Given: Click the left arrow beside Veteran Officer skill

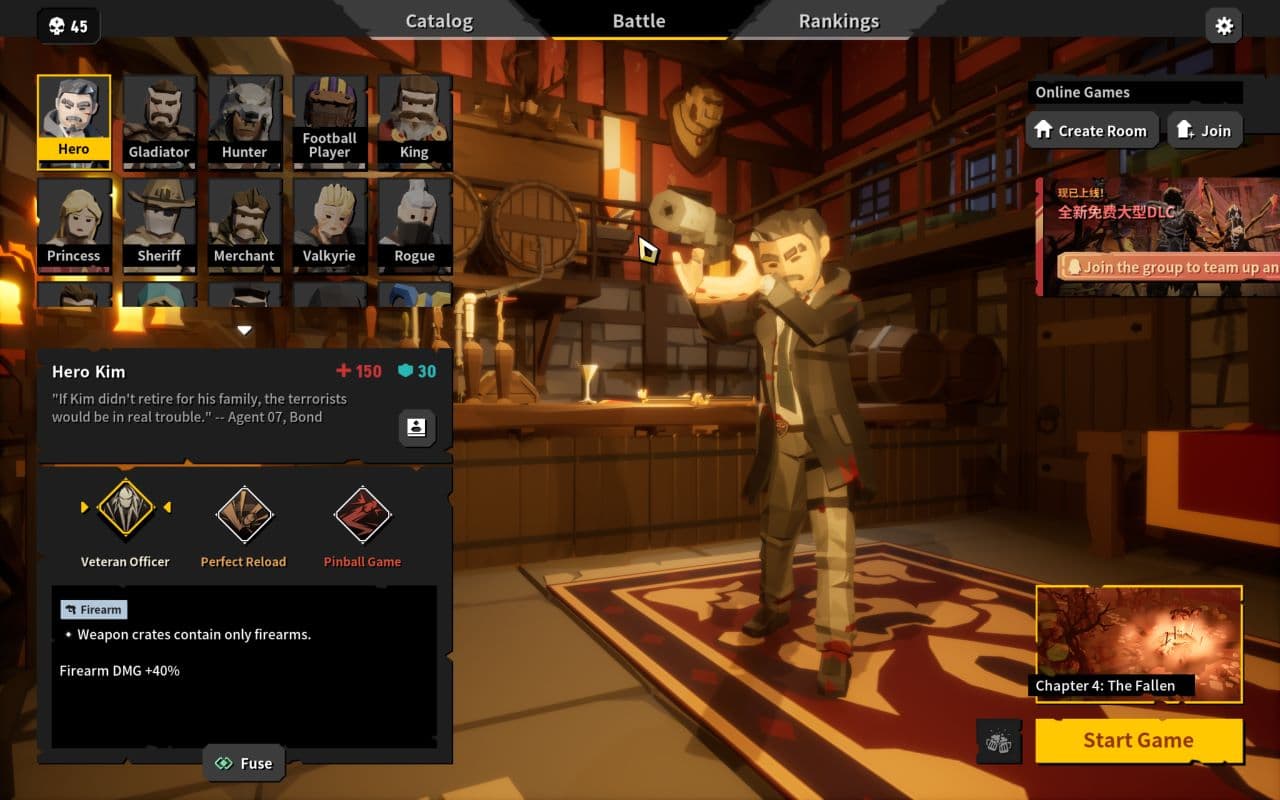Looking at the screenshot, I should tap(85, 507).
